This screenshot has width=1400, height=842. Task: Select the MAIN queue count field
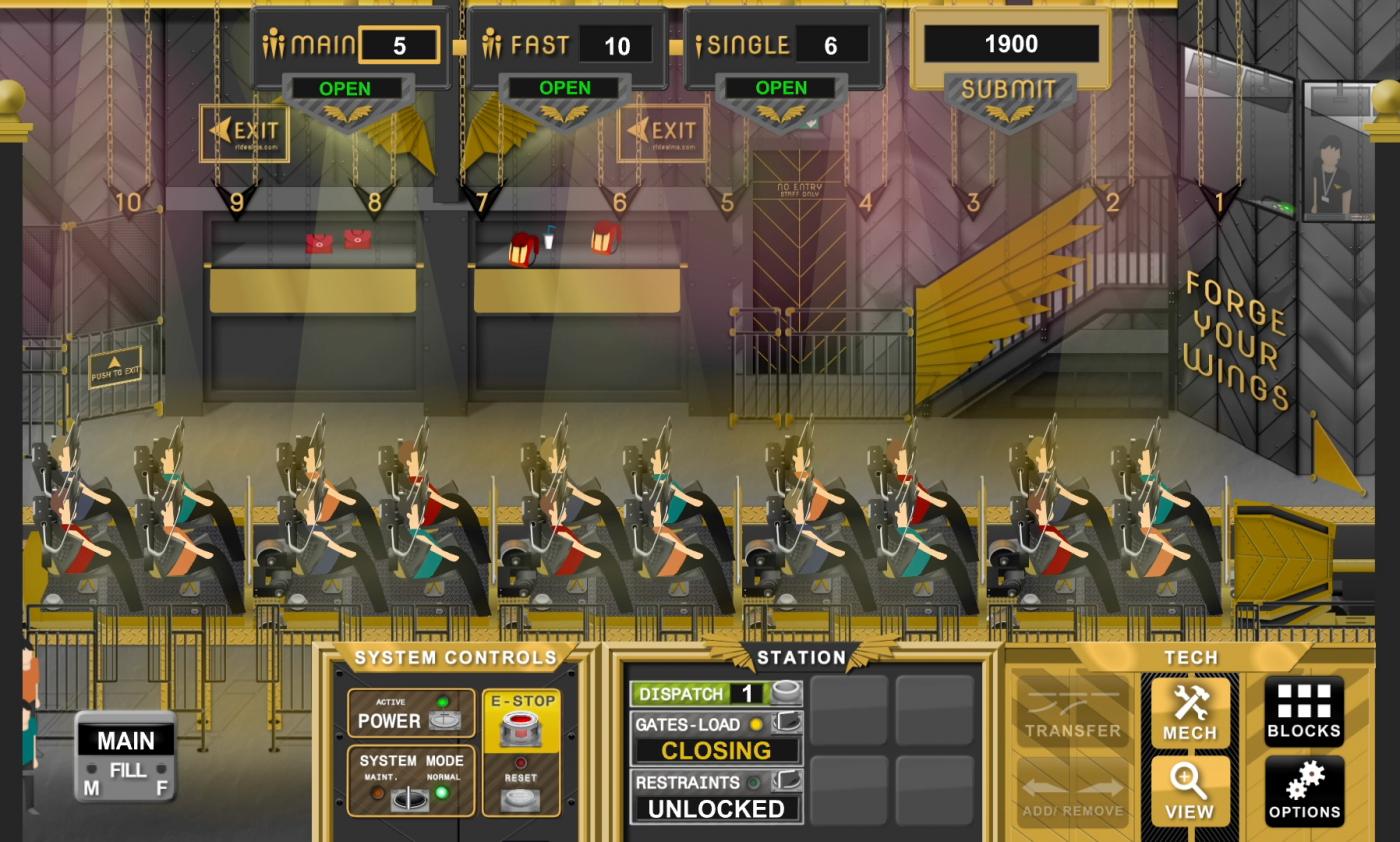(x=399, y=46)
